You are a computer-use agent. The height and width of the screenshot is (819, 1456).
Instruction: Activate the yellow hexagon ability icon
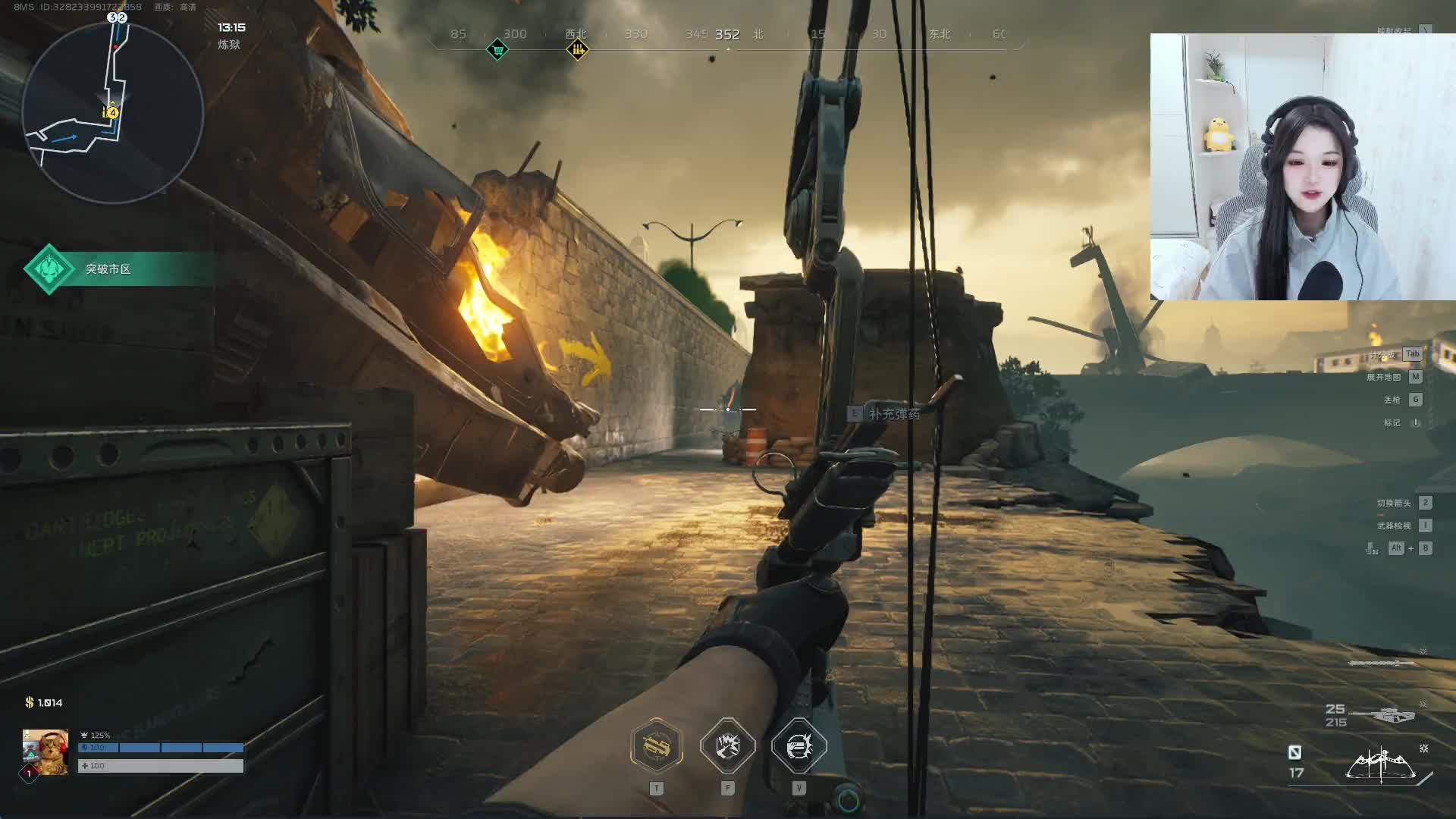(x=657, y=746)
